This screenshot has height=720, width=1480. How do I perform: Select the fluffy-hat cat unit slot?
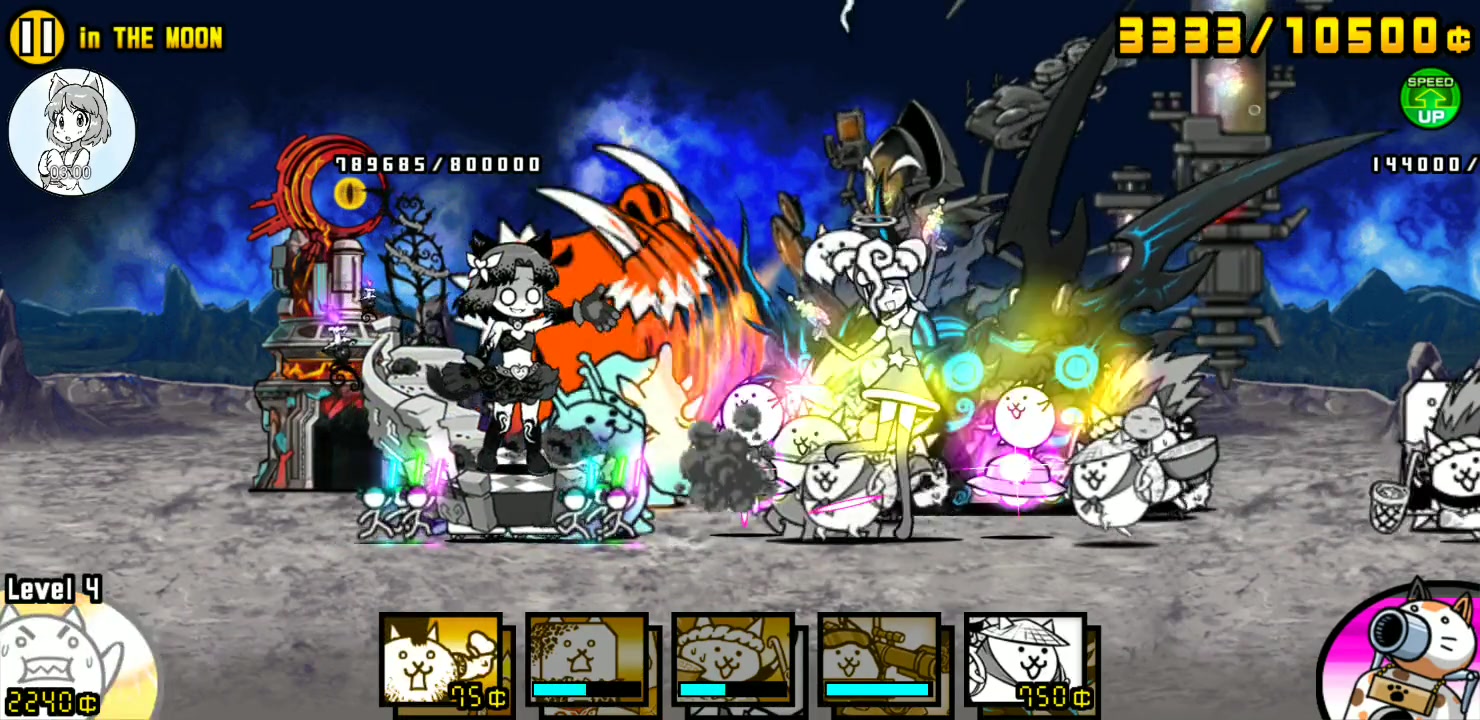coord(733,660)
